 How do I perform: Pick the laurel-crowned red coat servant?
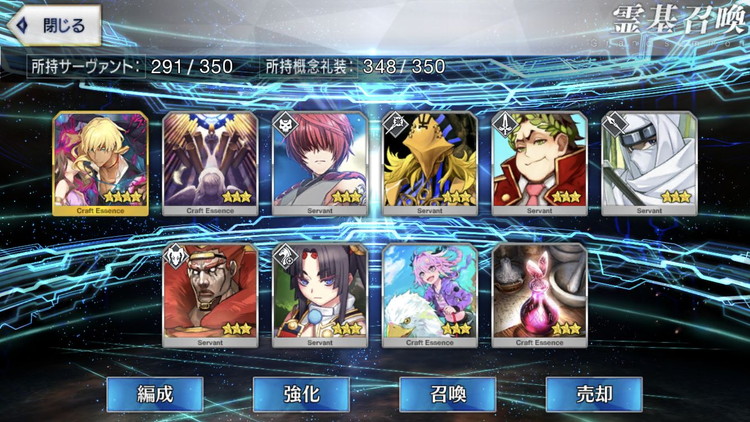point(540,161)
